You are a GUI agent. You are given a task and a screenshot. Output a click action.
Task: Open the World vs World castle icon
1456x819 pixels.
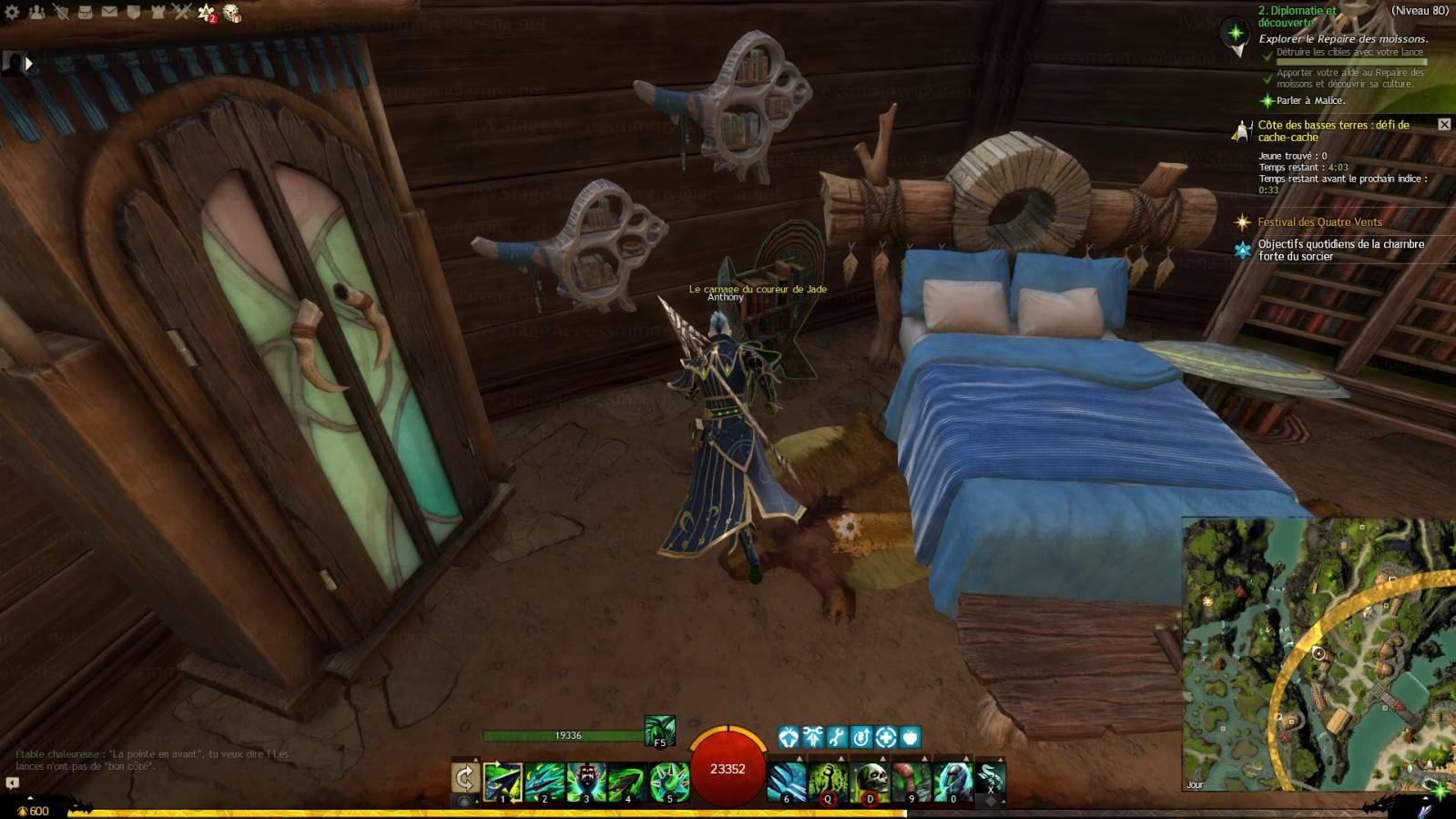pyautogui.click(x=157, y=12)
